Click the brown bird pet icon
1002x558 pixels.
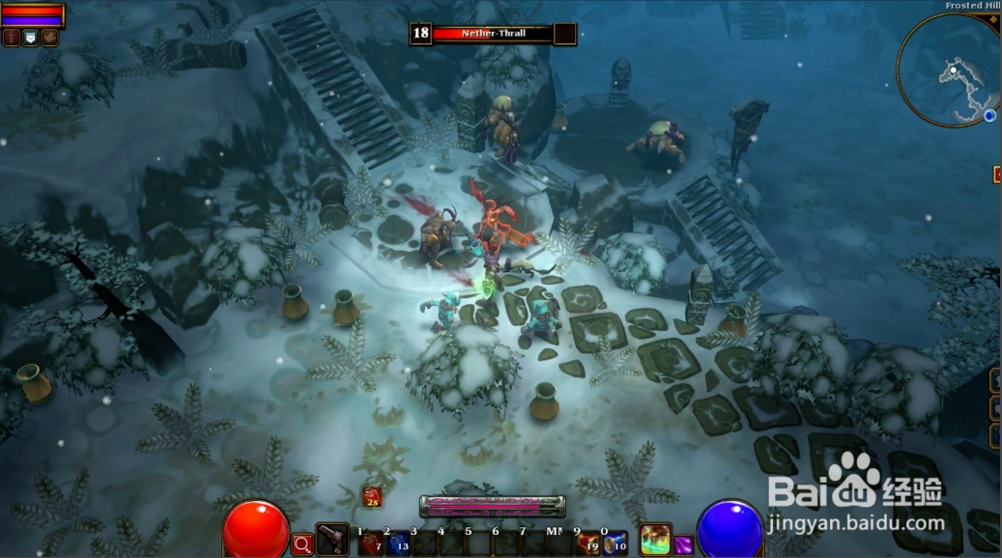50,38
